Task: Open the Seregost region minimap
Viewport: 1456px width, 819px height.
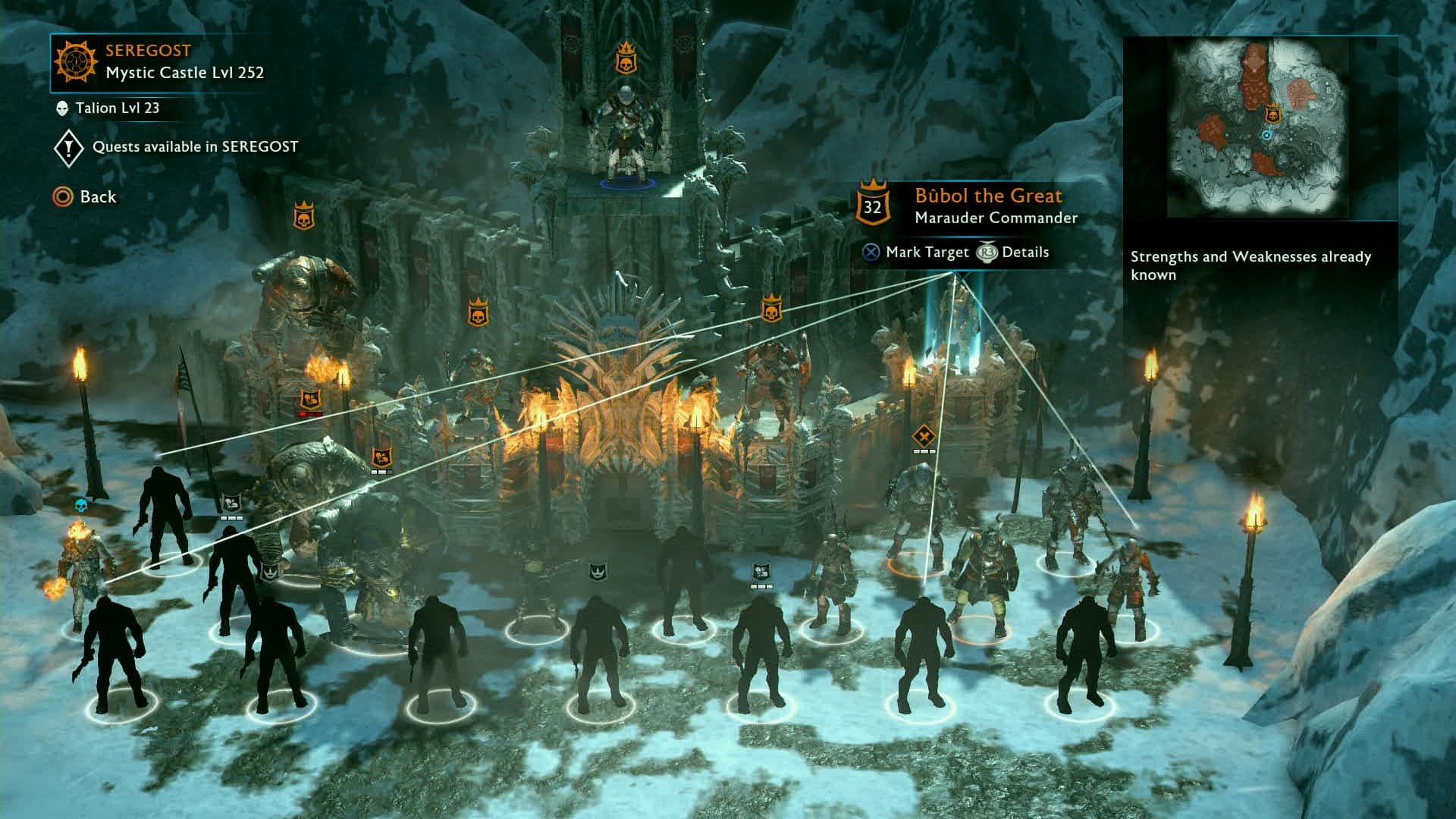Action: (1259, 127)
